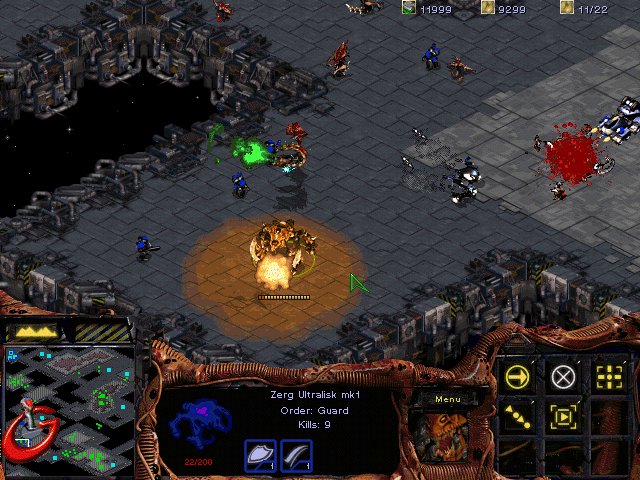640x480 pixels.
Task: Toggle the minimap terrain button
Action: click(x=33, y=331)
